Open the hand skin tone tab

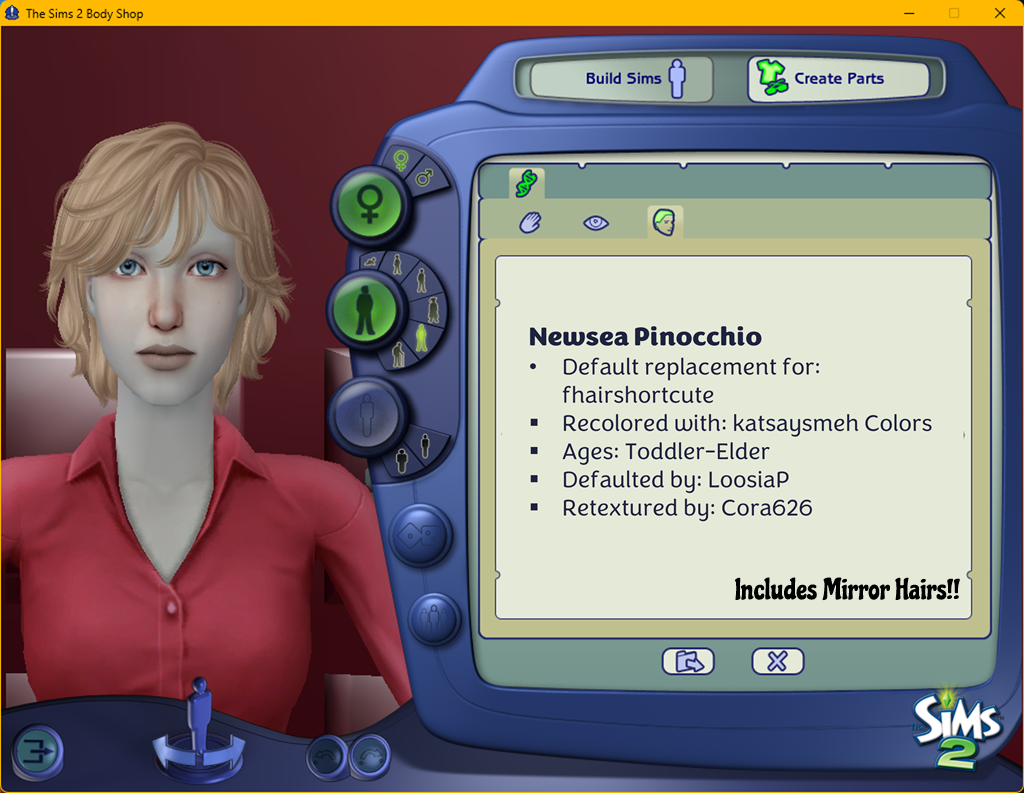(530, 222)
